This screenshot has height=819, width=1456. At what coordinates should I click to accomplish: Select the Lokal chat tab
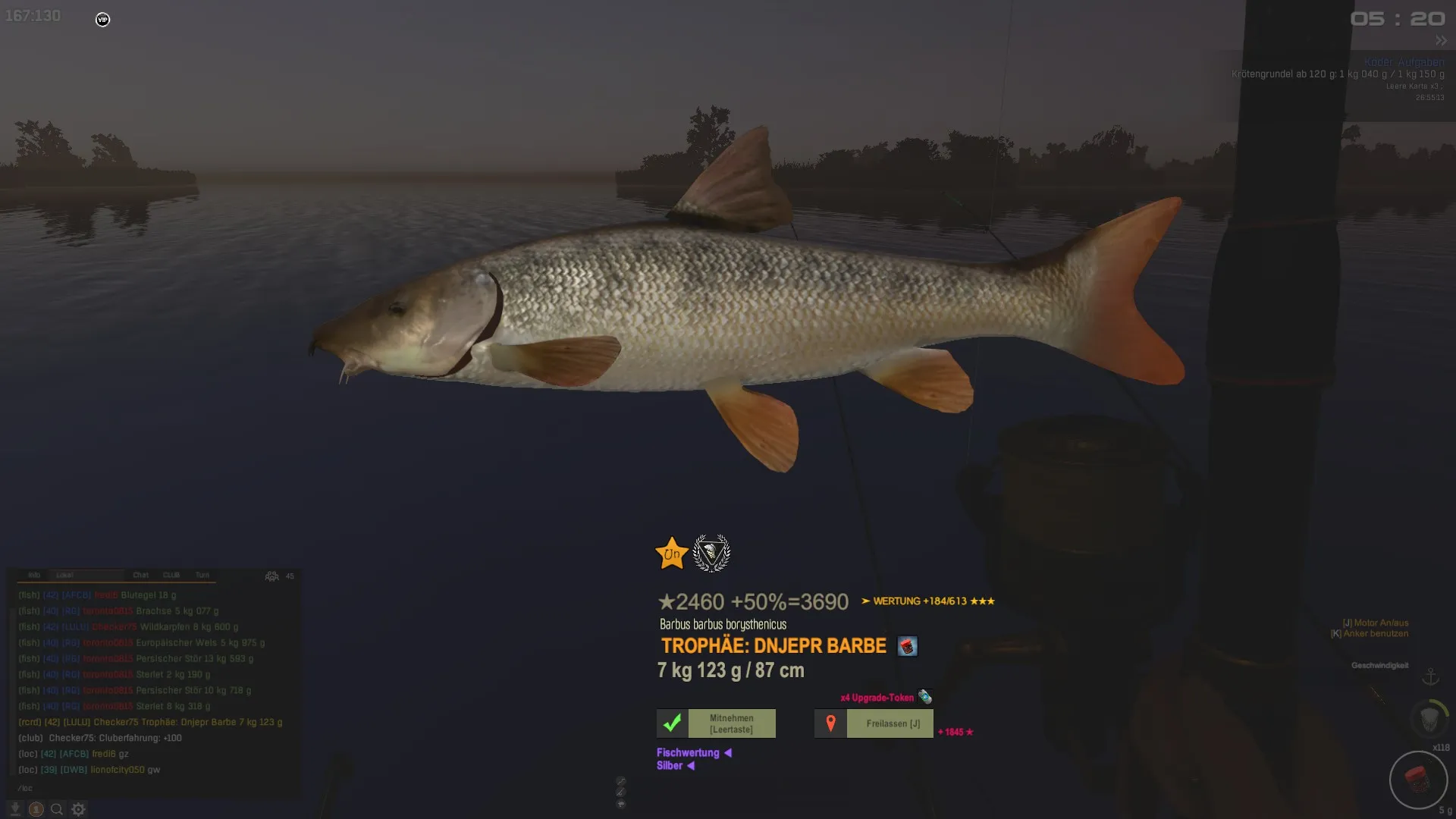tap(65, 576)
